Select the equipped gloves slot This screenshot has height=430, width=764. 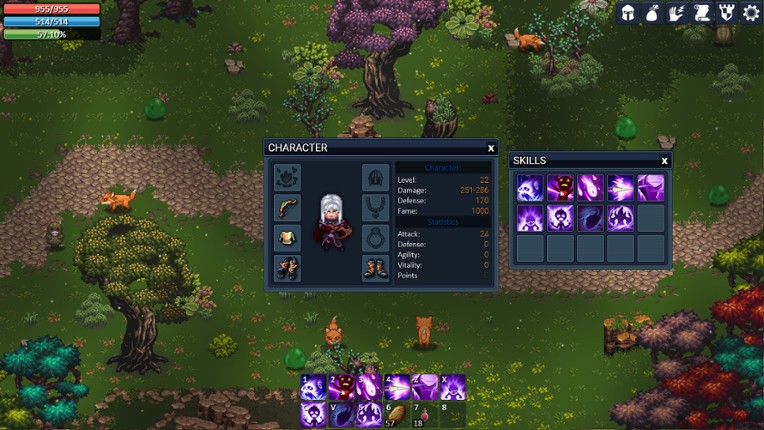287,268
